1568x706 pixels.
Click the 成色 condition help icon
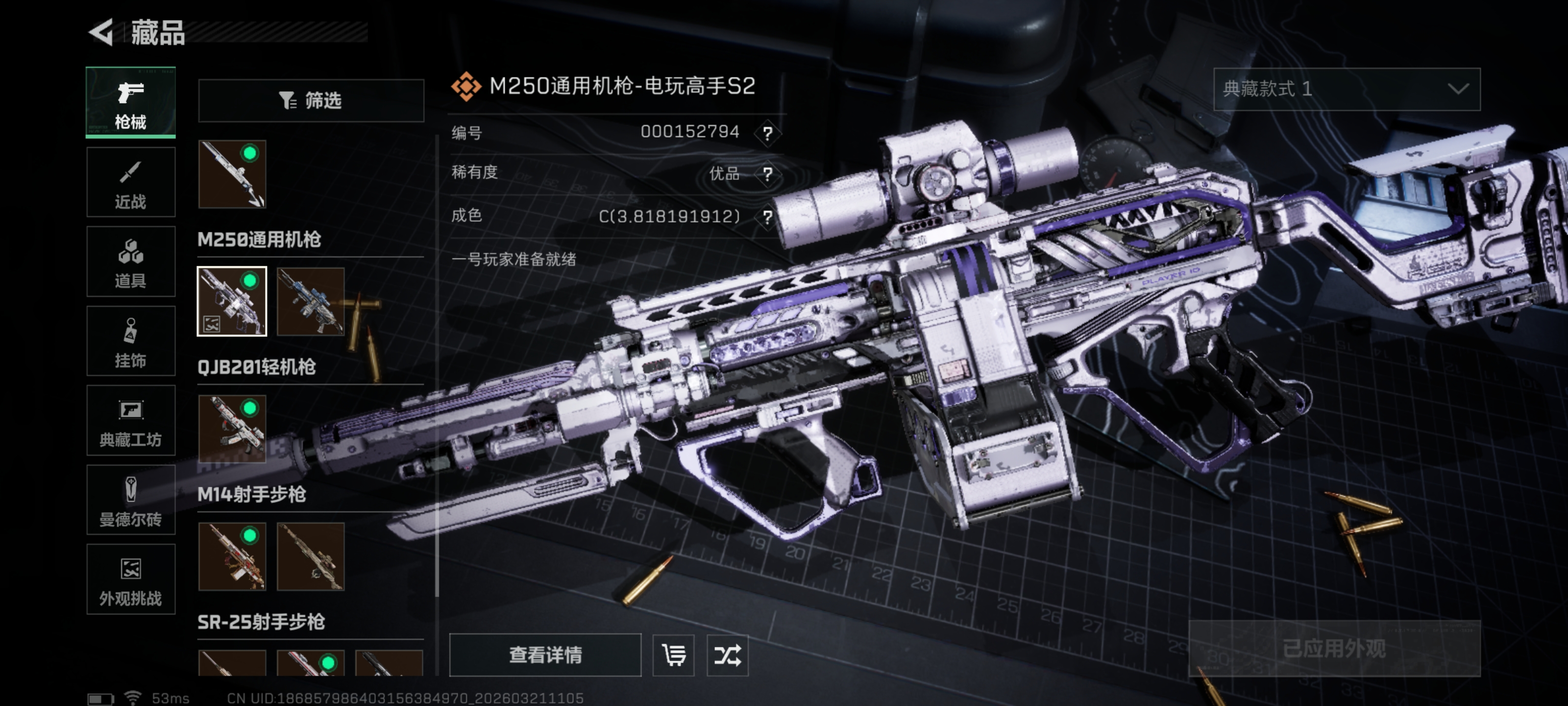point(767,217)
